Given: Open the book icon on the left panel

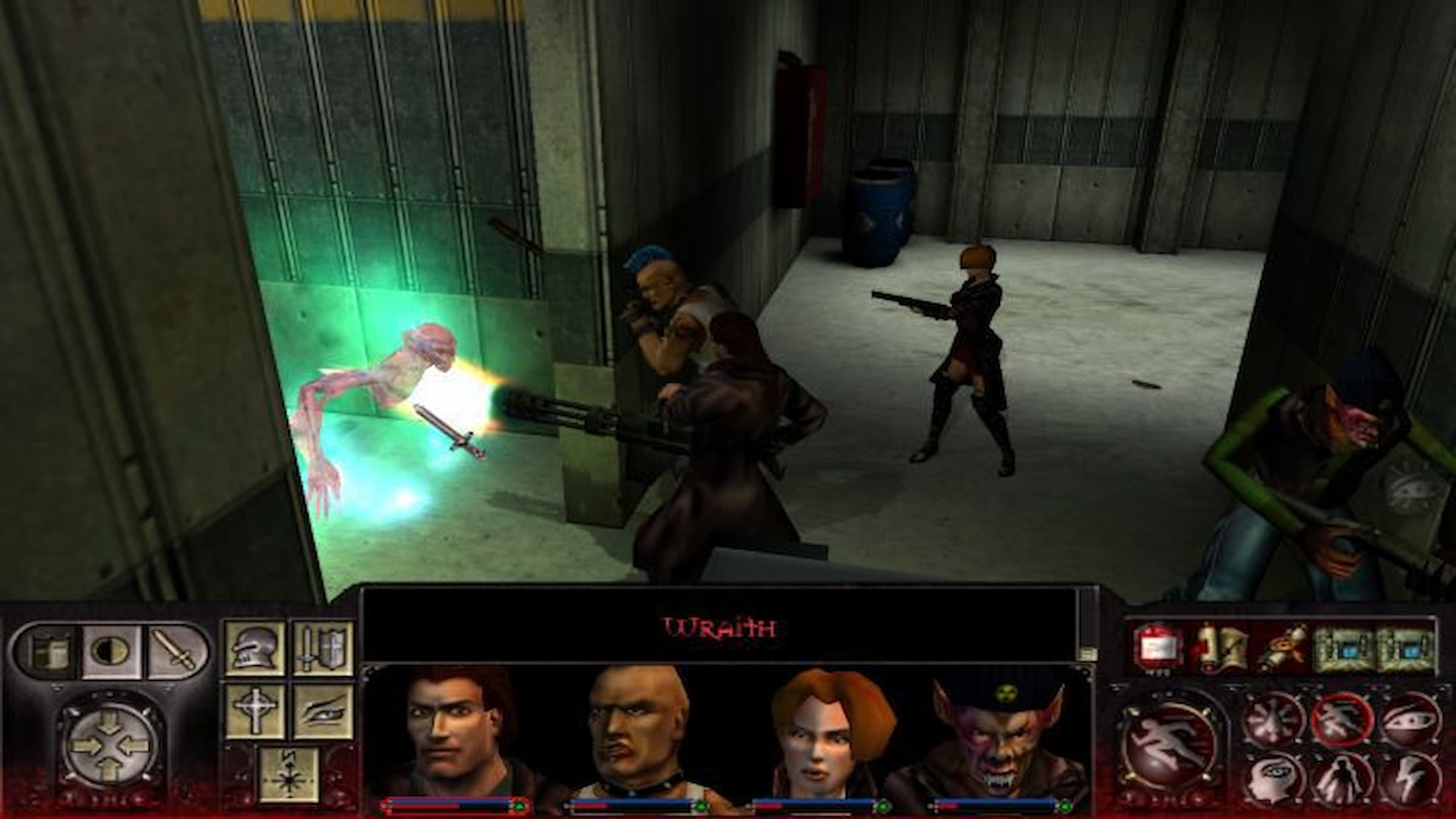Looking at the screenshot, I should coord(48,651).
